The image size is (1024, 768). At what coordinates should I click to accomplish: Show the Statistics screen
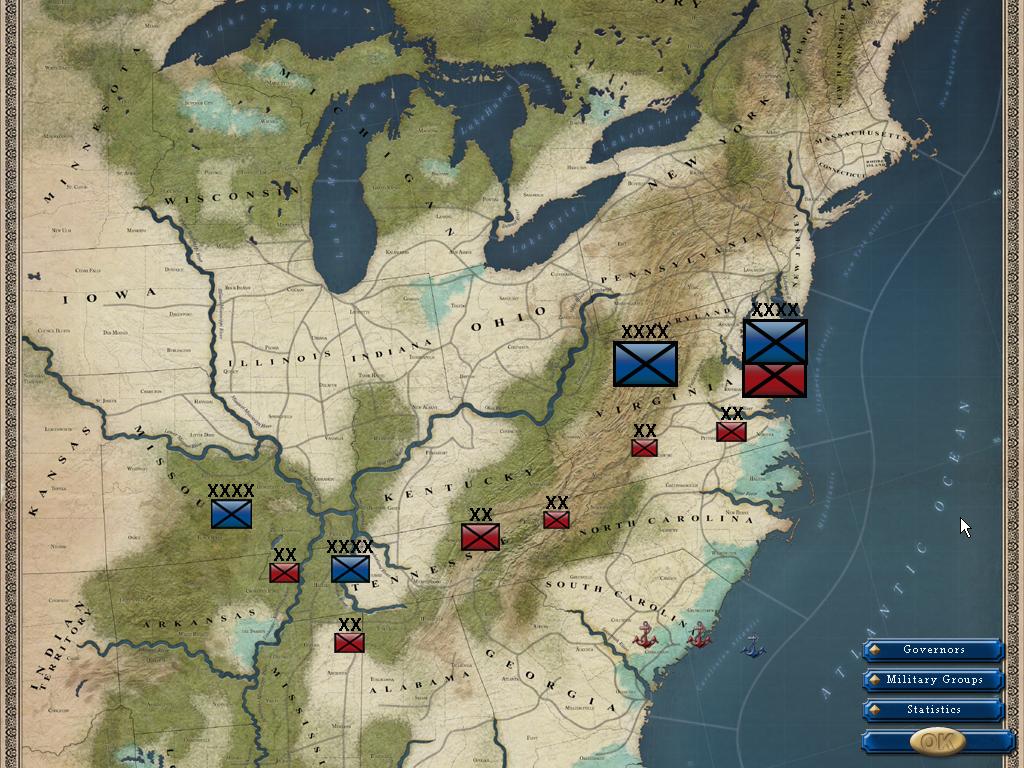(x=933, y=710)
